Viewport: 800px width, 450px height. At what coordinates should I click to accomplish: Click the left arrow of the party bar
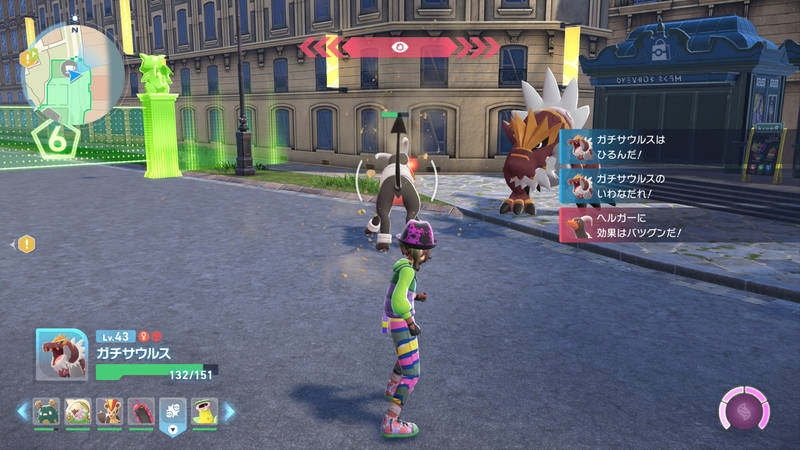(x=21, y=411)
